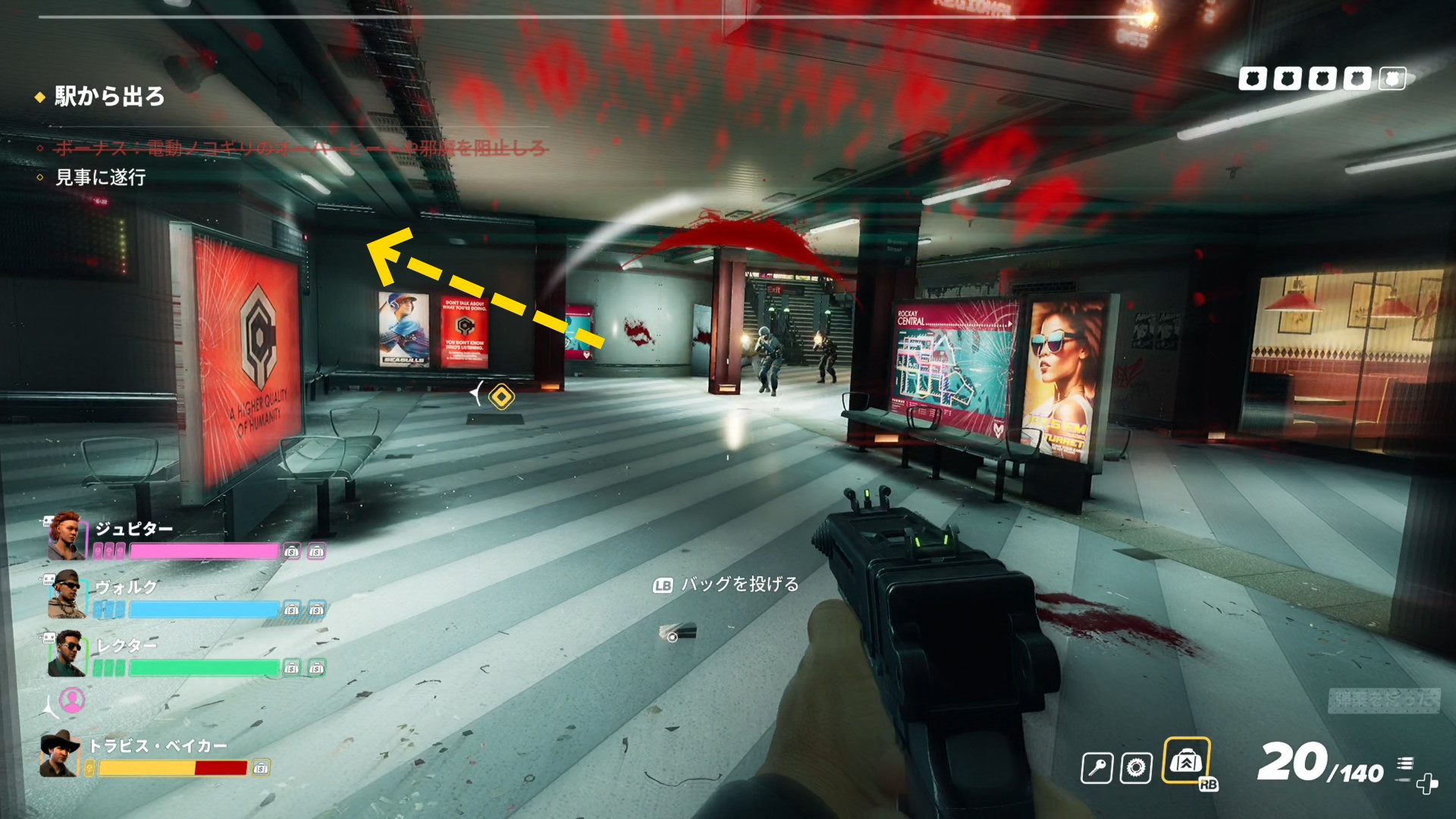The height and width of the screenshot is (819, 1456).
Task: Click トラビス・ベイカー's cowboy hat portrait
Action: (60, 755)
